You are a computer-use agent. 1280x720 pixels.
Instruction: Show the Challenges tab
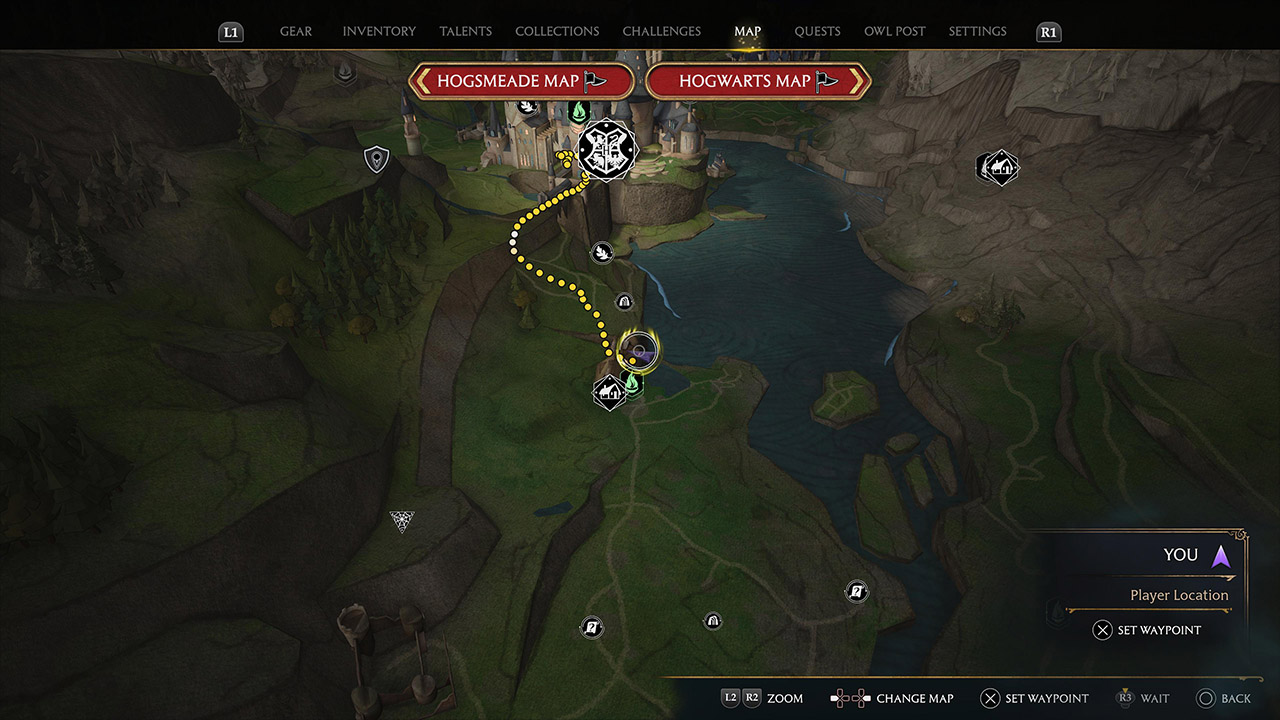(x=661, y=31)
